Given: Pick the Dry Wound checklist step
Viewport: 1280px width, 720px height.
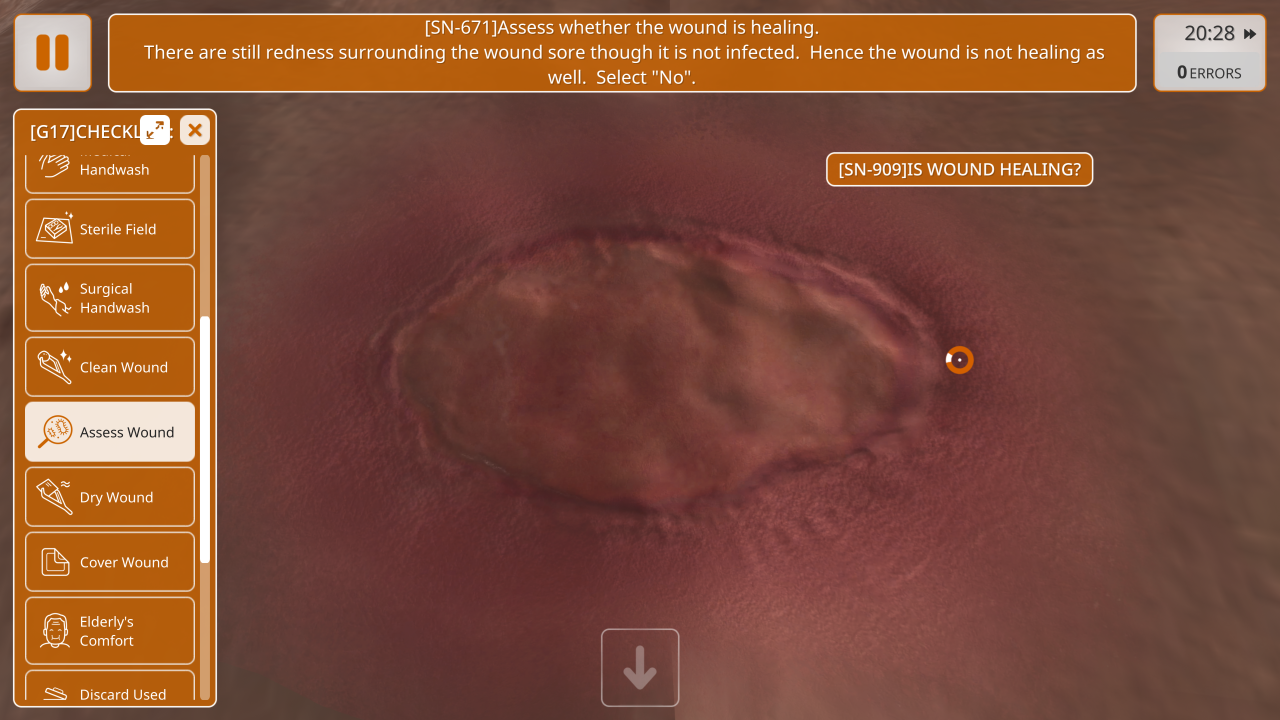Looking at the screenshot, I should (x=110, y=497).
